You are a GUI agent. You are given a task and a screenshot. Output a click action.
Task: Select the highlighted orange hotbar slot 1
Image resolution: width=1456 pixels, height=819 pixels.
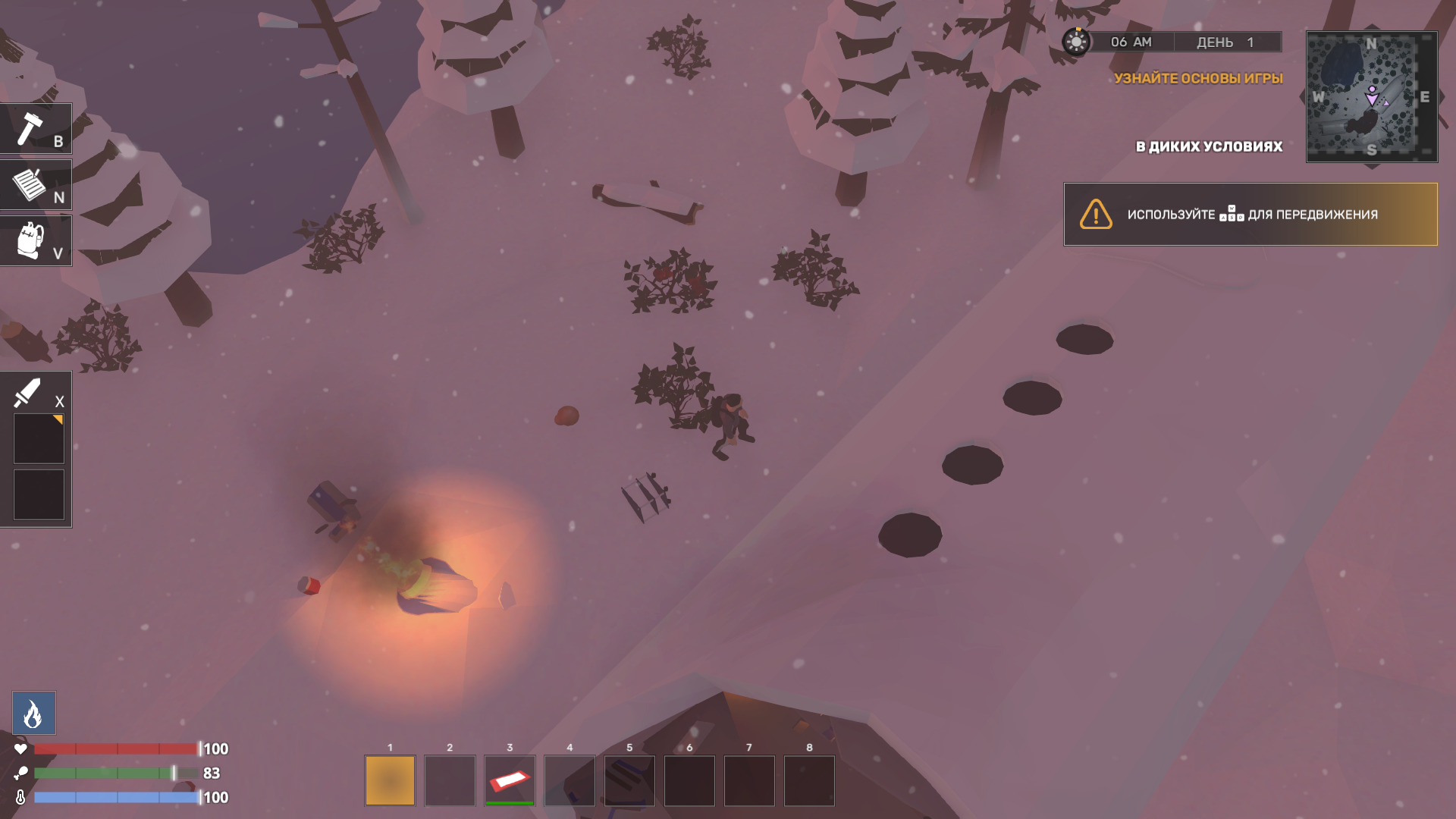click(x=390, y=780)
